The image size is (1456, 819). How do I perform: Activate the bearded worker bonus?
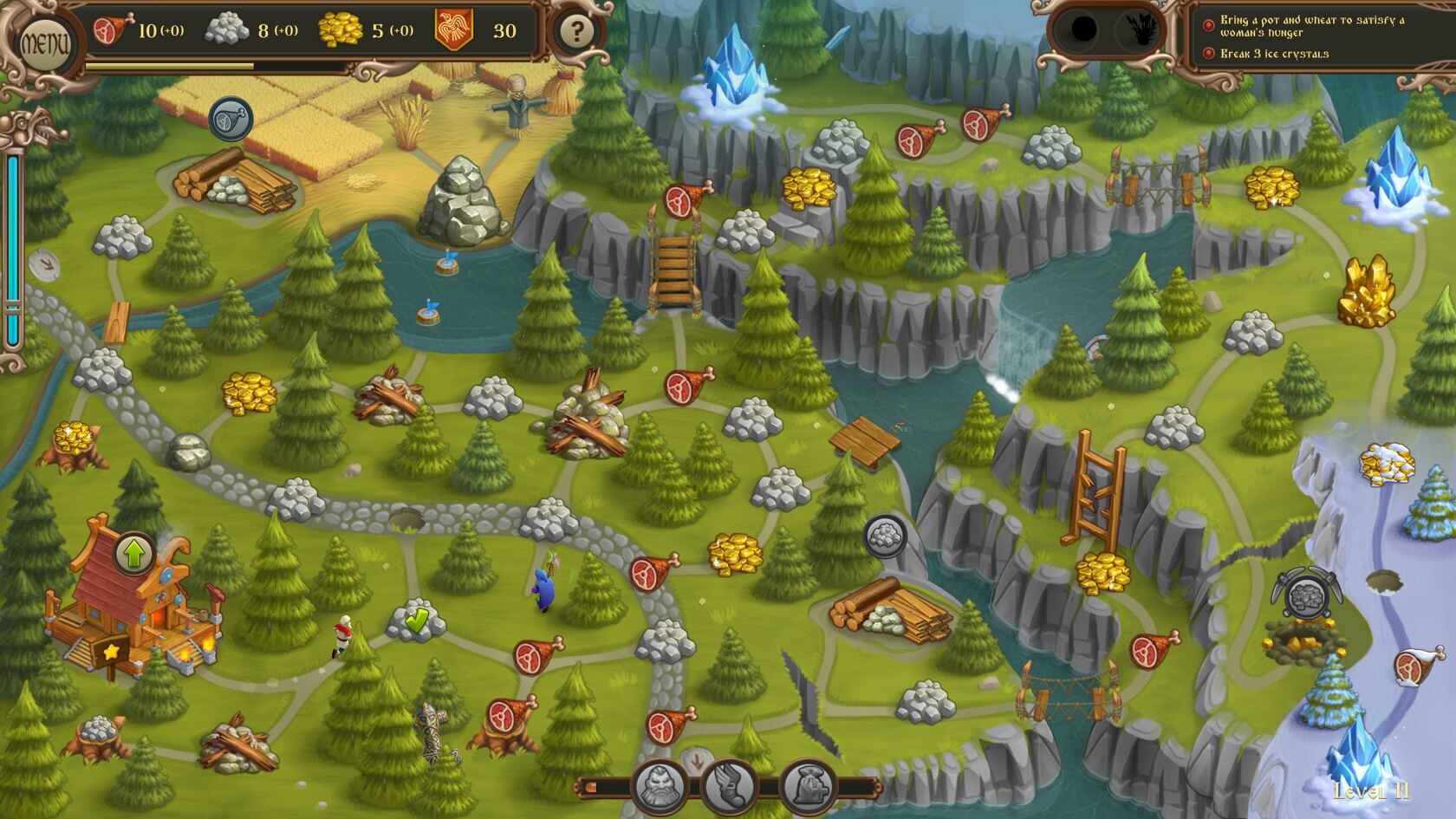[x=661, y=786]
